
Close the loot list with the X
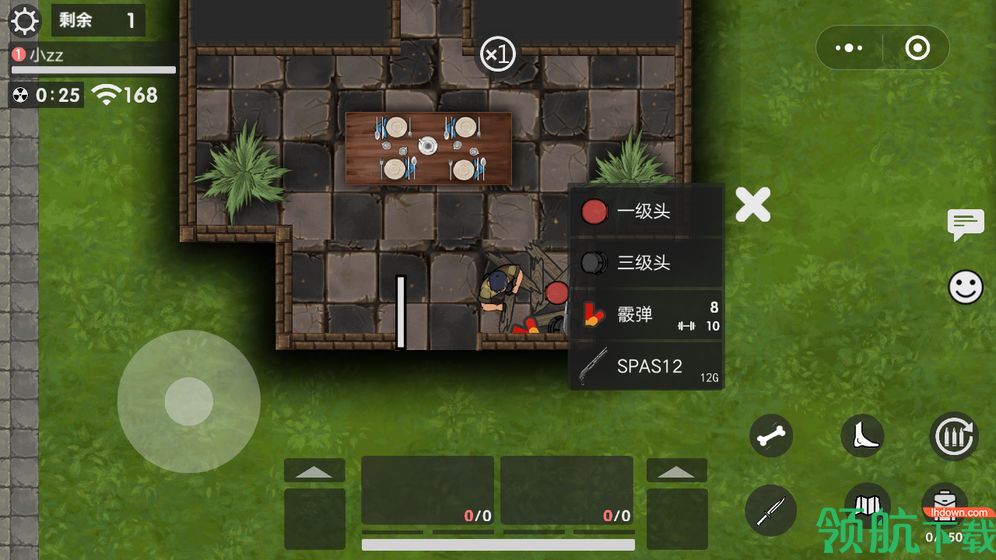point(753,205)
